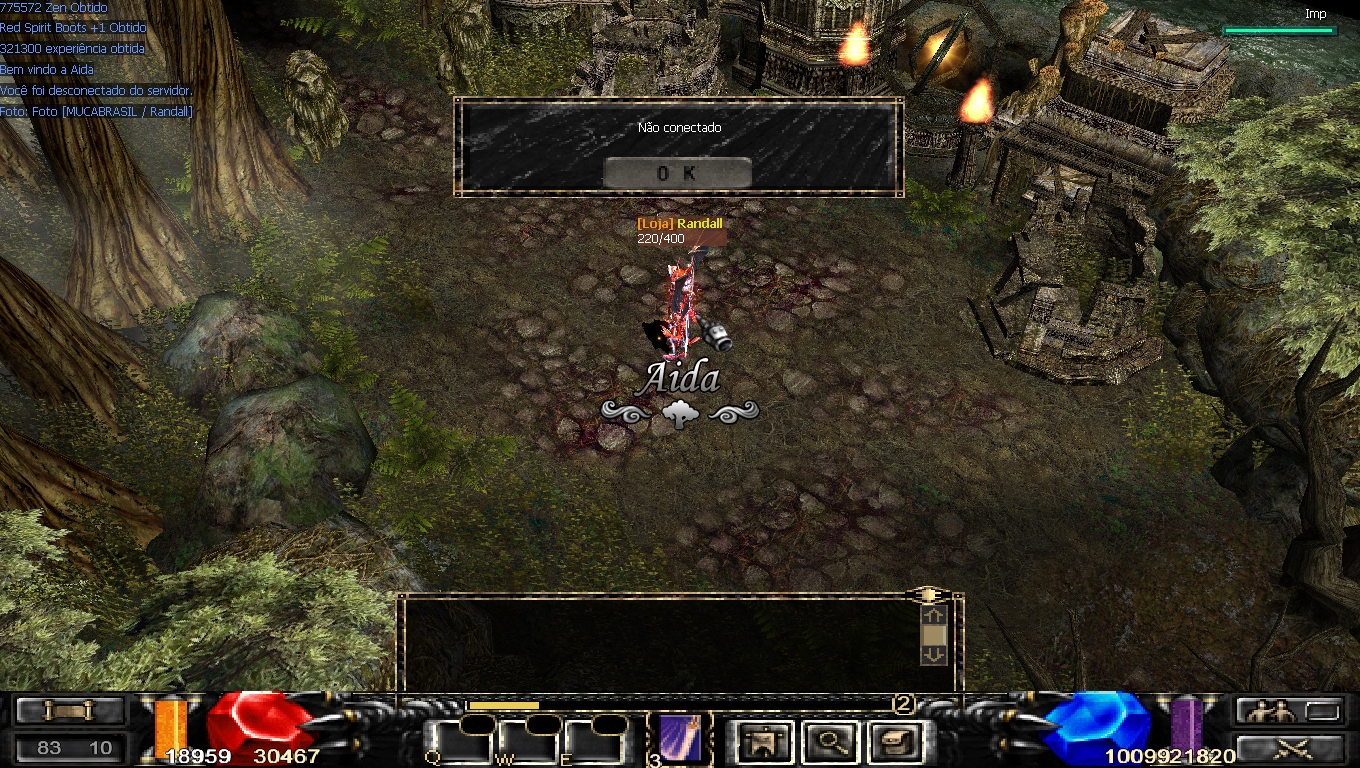Click the magnifying glass button
Viewport: 1360px width, 768px height.
click(831, 742)
